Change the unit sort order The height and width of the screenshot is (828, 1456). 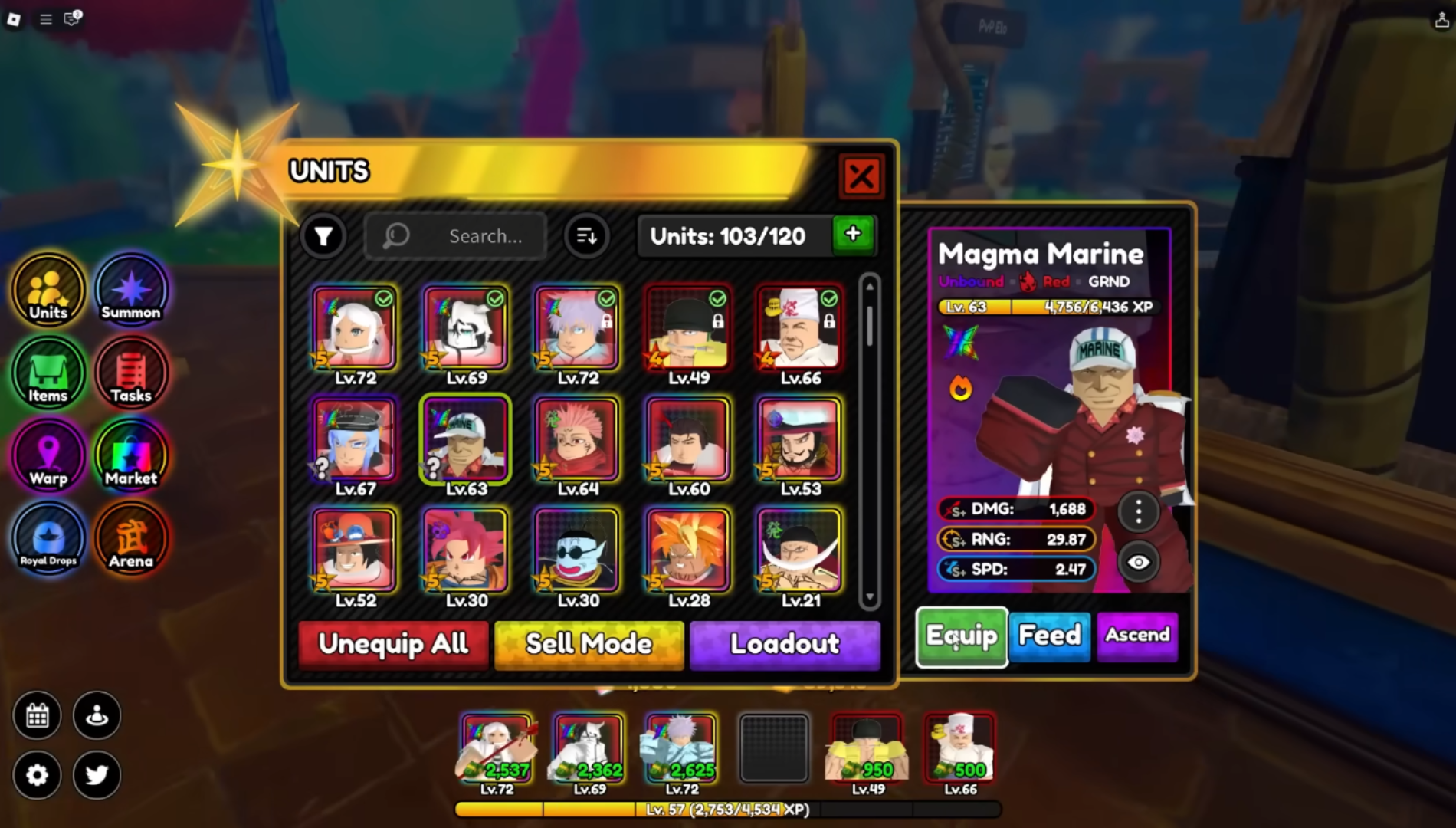coord(587,236)
